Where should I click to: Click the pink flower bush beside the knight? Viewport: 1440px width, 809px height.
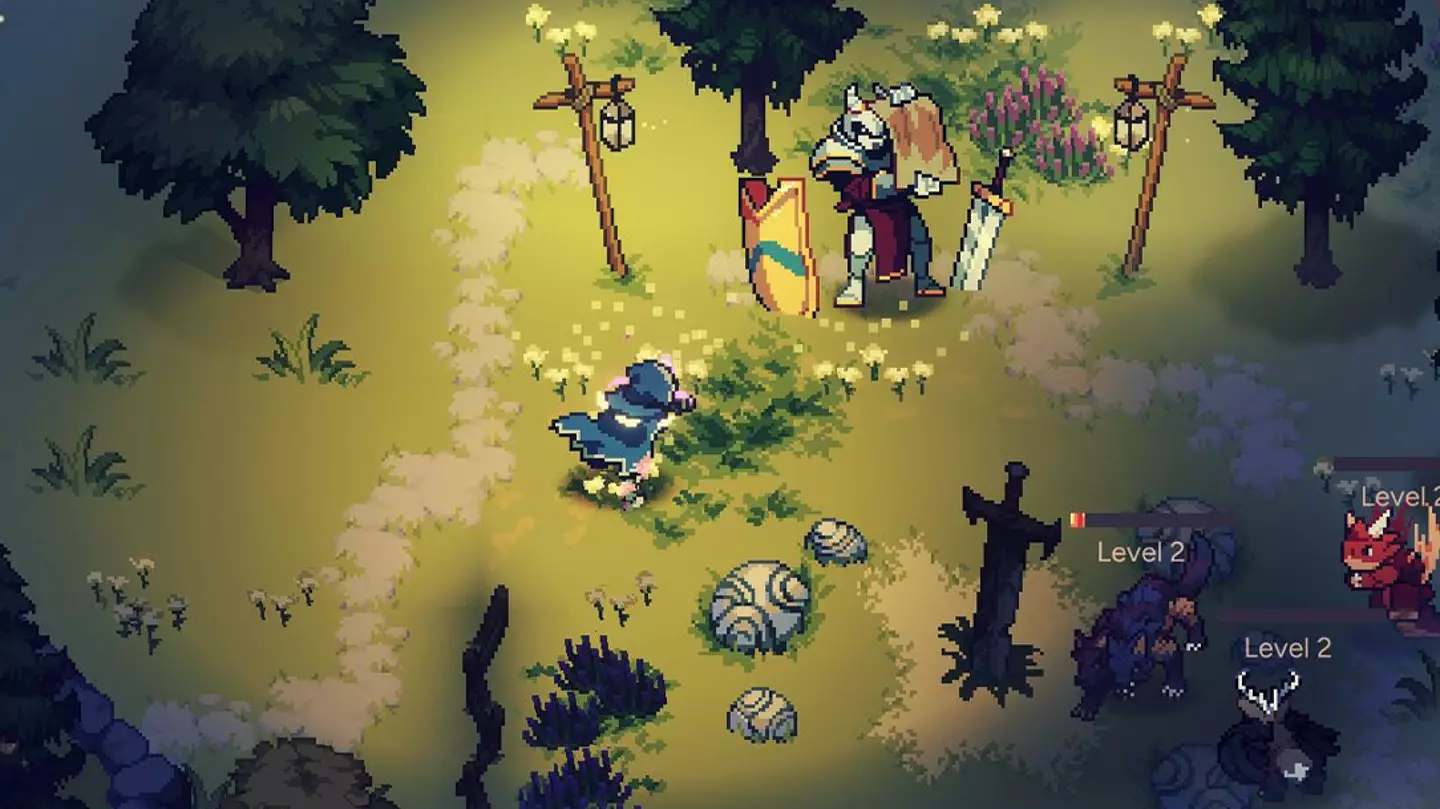coord(1030,115)
